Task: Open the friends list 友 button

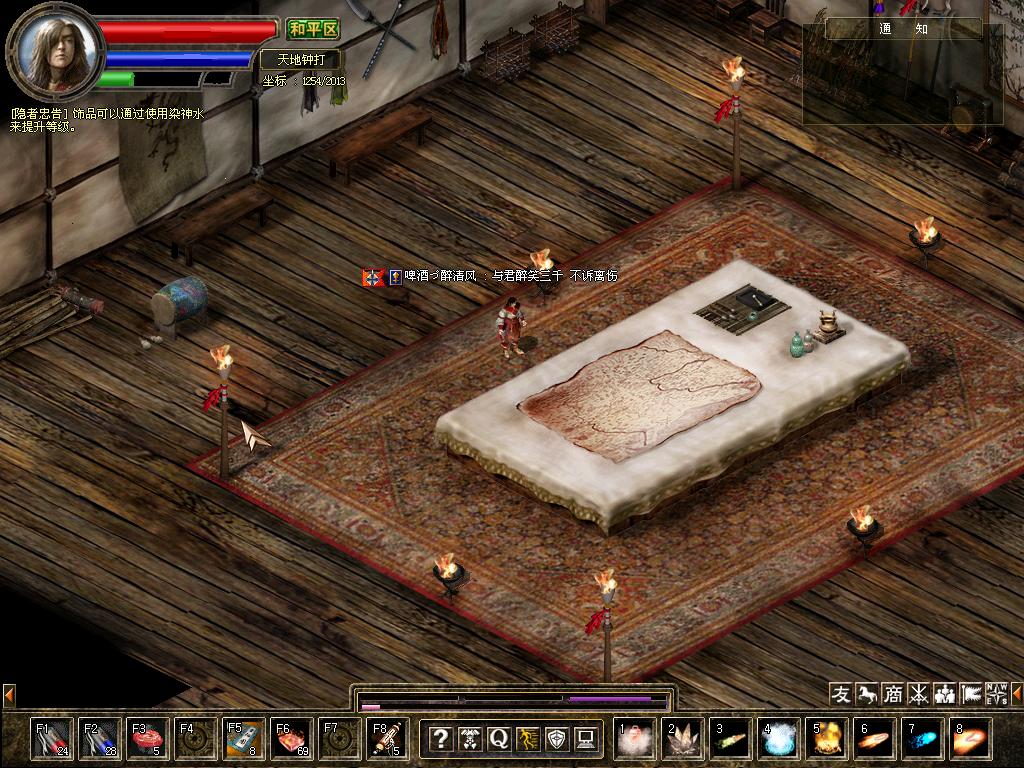Action: pos(841,693)
